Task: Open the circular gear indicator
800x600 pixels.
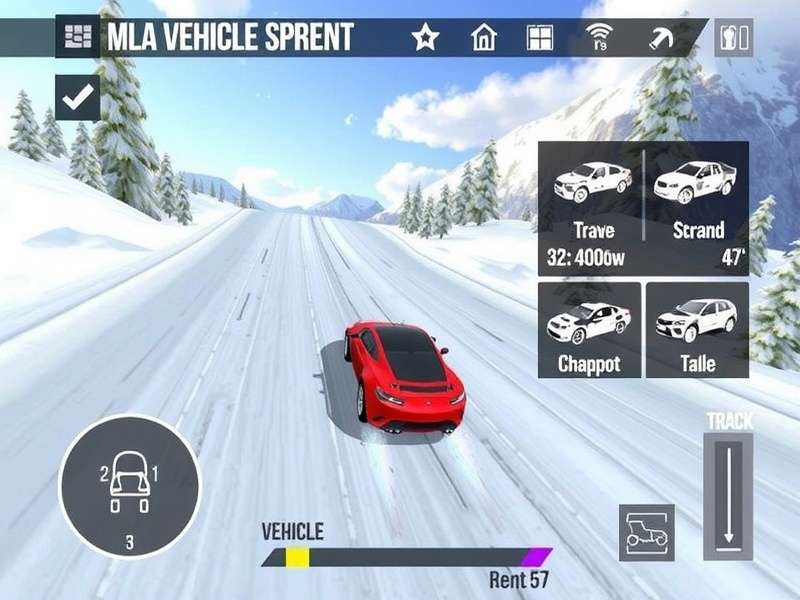Action: (x=130, y=485)
